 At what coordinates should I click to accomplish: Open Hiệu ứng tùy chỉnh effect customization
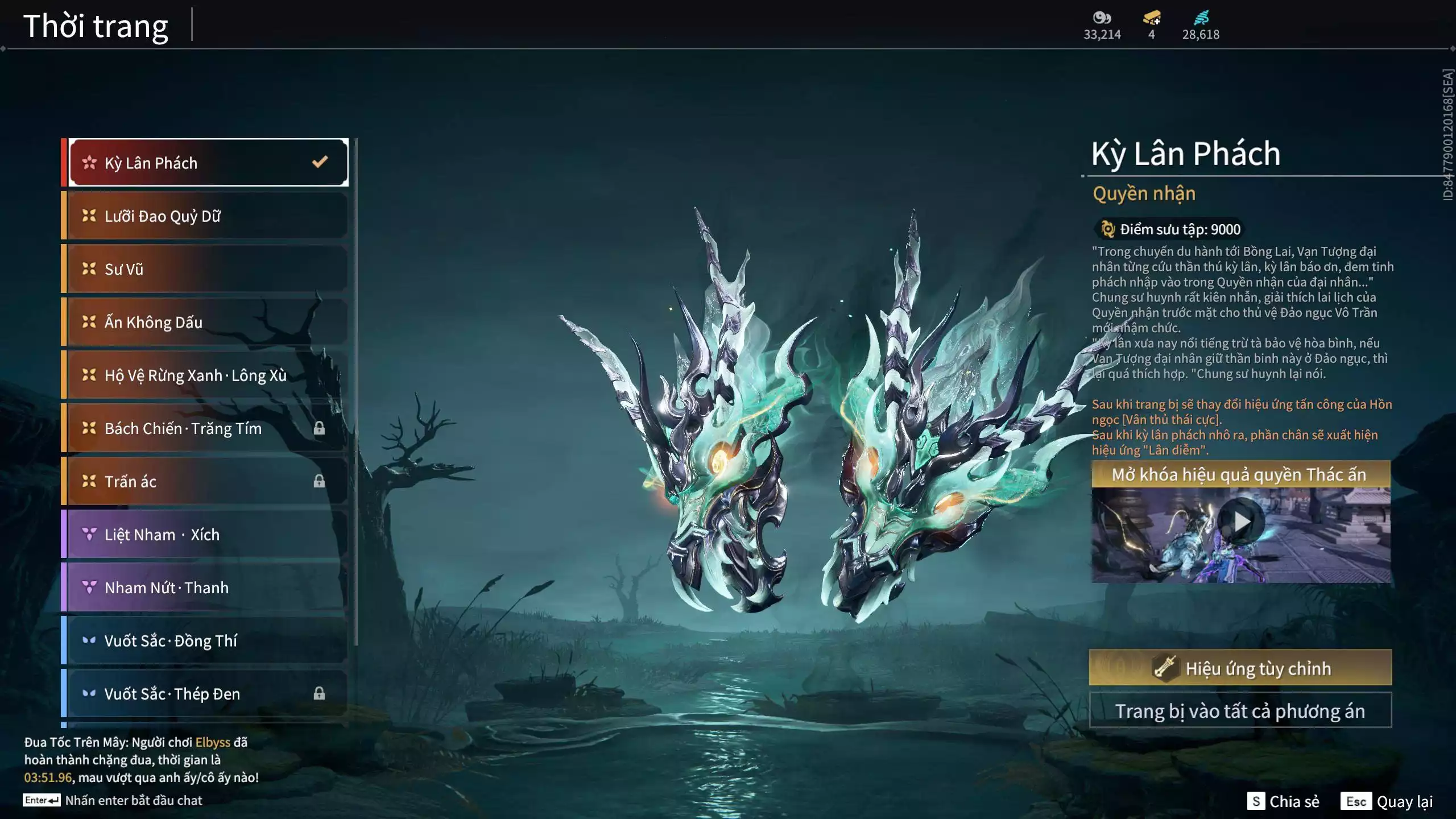[1240, 668]
